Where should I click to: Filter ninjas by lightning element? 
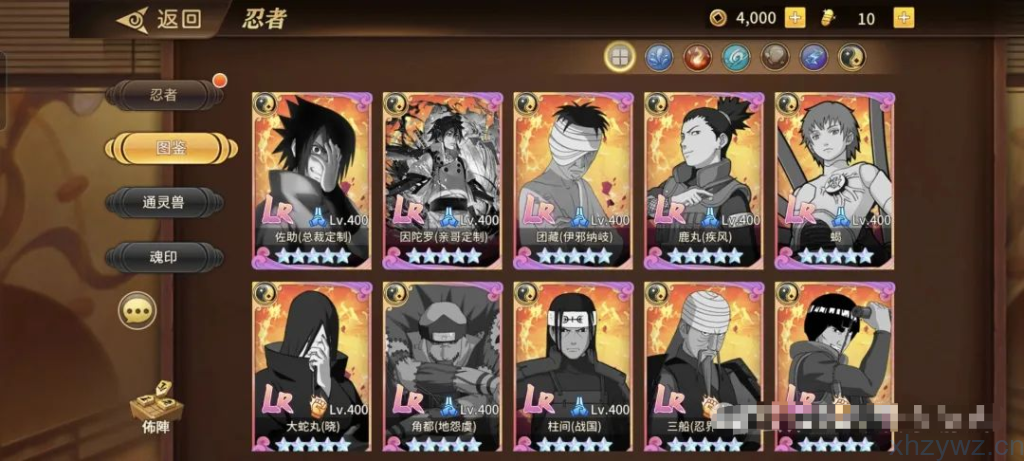tap(813, 57)
